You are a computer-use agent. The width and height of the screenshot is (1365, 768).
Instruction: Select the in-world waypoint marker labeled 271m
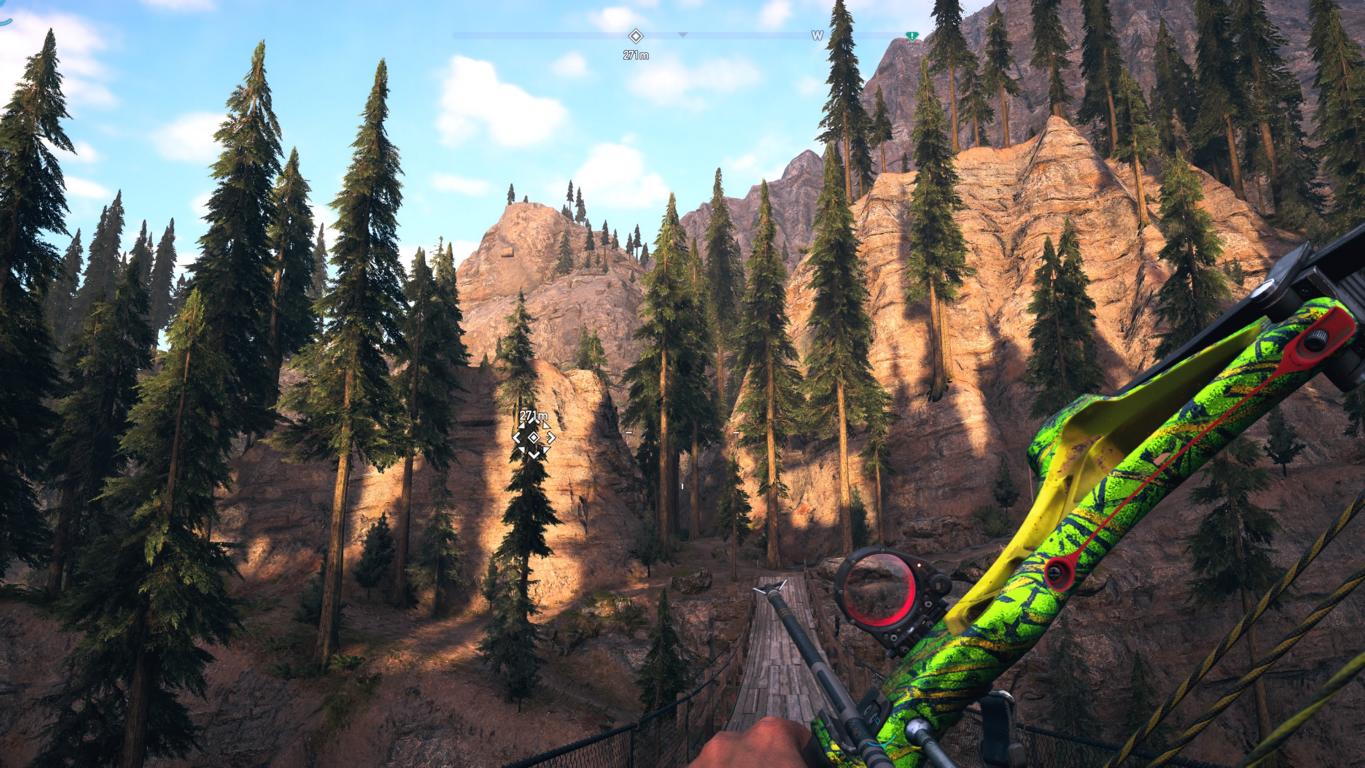pos(534,437)
